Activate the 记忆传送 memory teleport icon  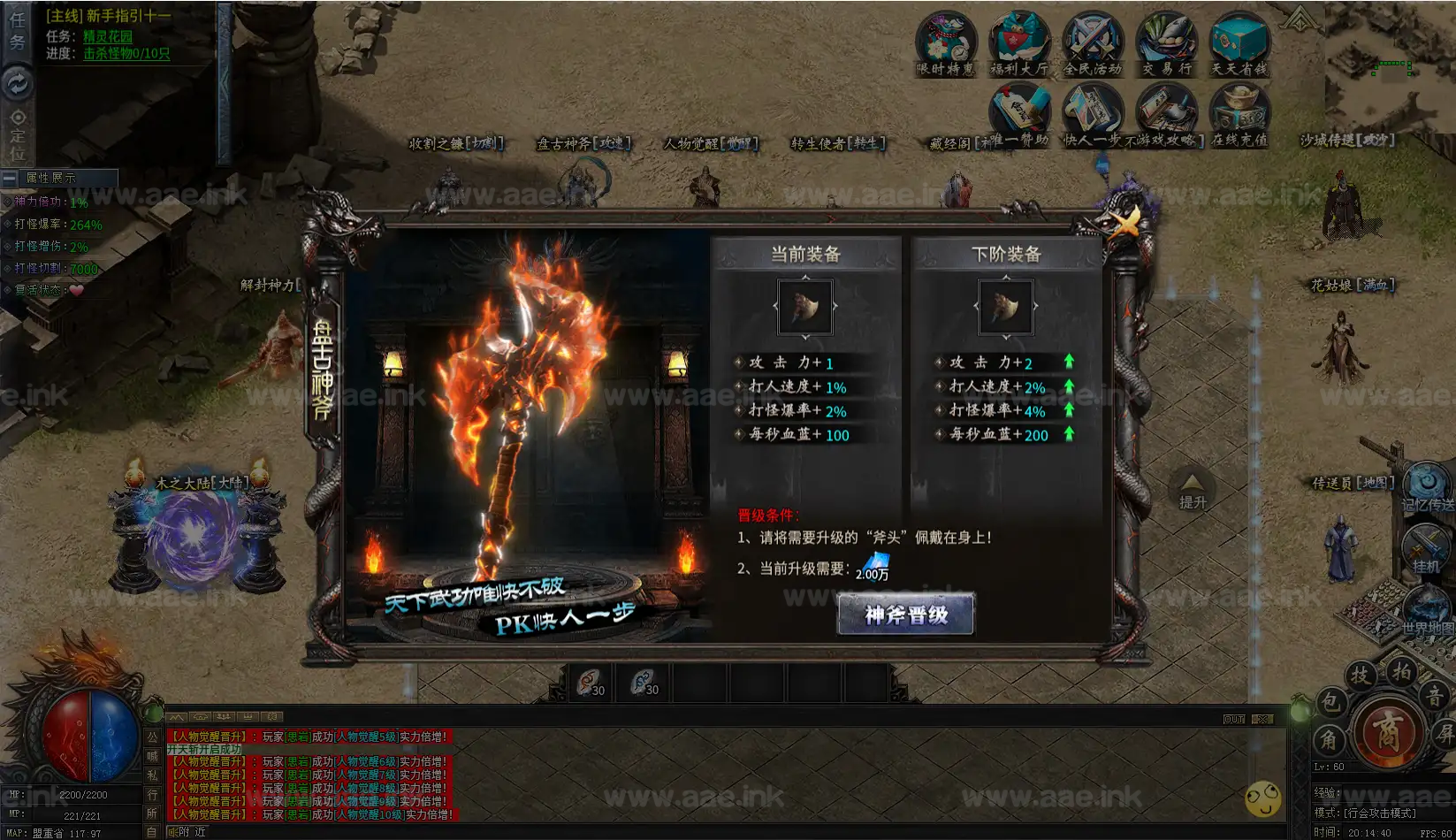click(x=1426, y=485)
